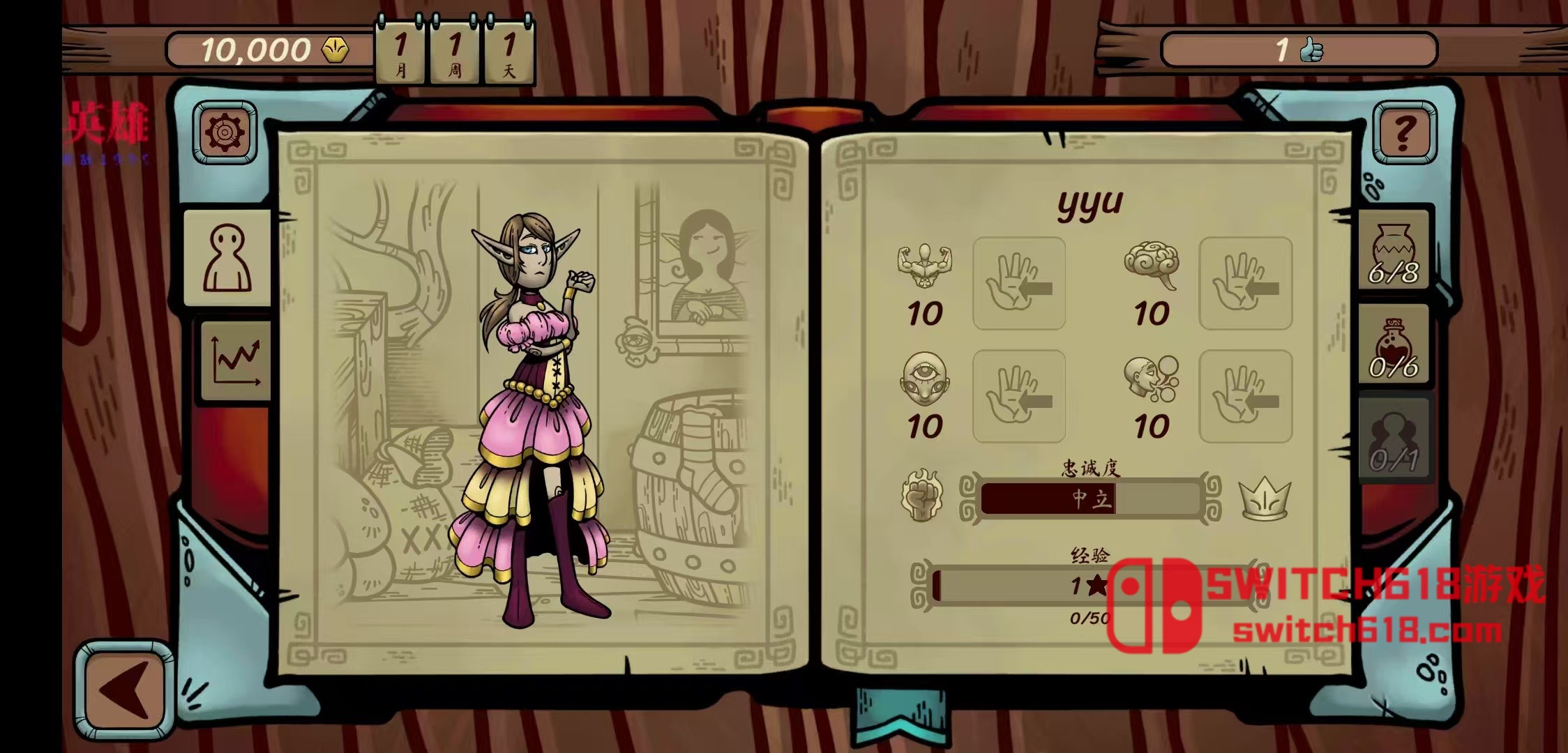Screen dimensions: 1568x753
Task: Select the hand slot beside the third-eye stat
Action: 1018,396
